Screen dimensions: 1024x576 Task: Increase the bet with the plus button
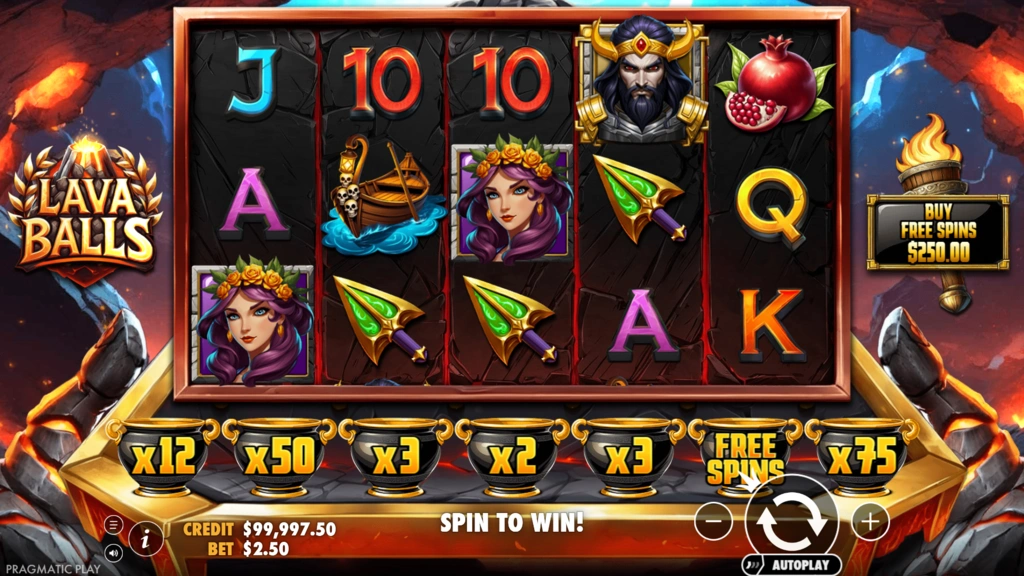coord(870,521)
